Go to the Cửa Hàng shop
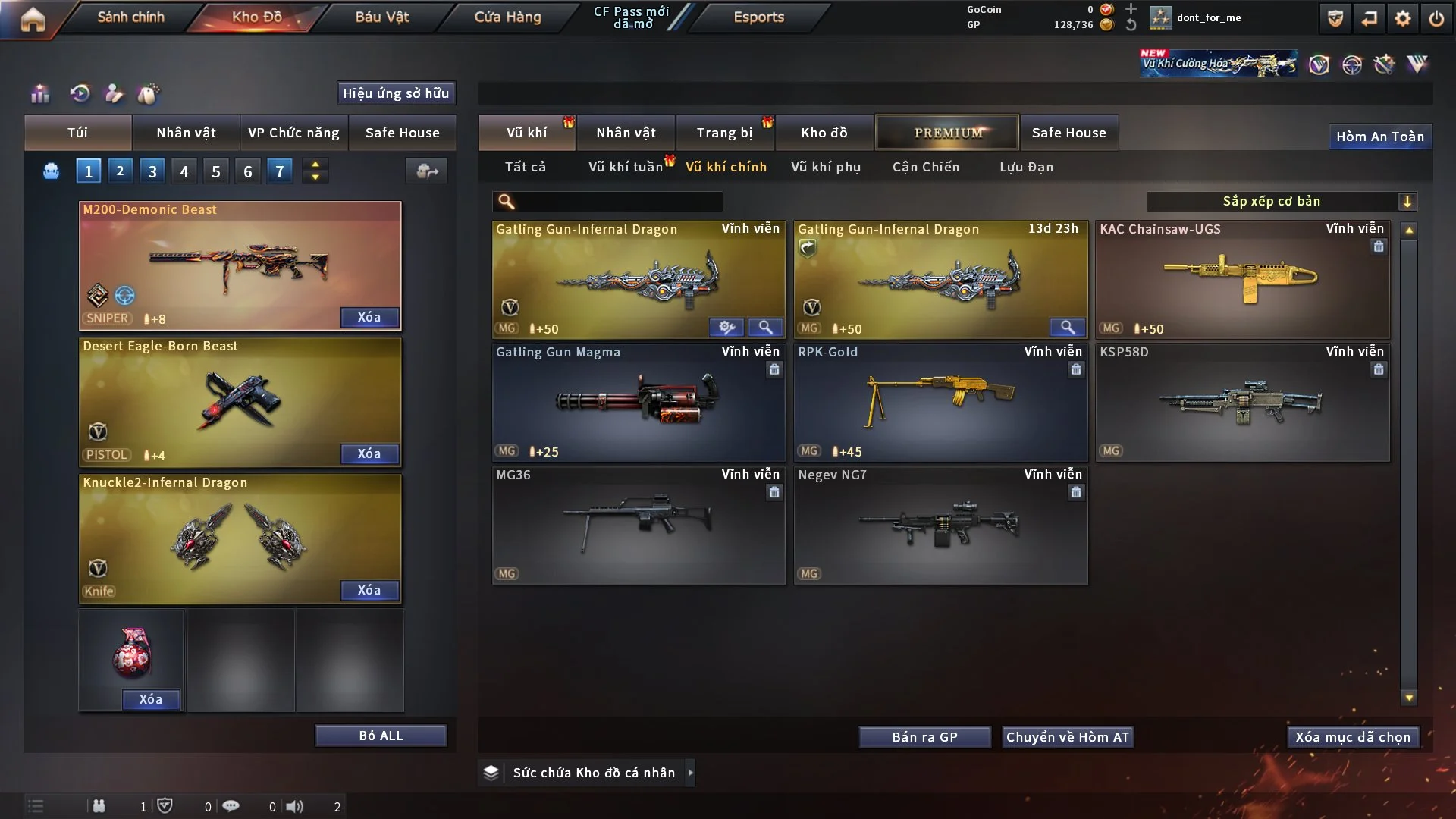This screenshot has width=1456, height=819. pos(507,17)
